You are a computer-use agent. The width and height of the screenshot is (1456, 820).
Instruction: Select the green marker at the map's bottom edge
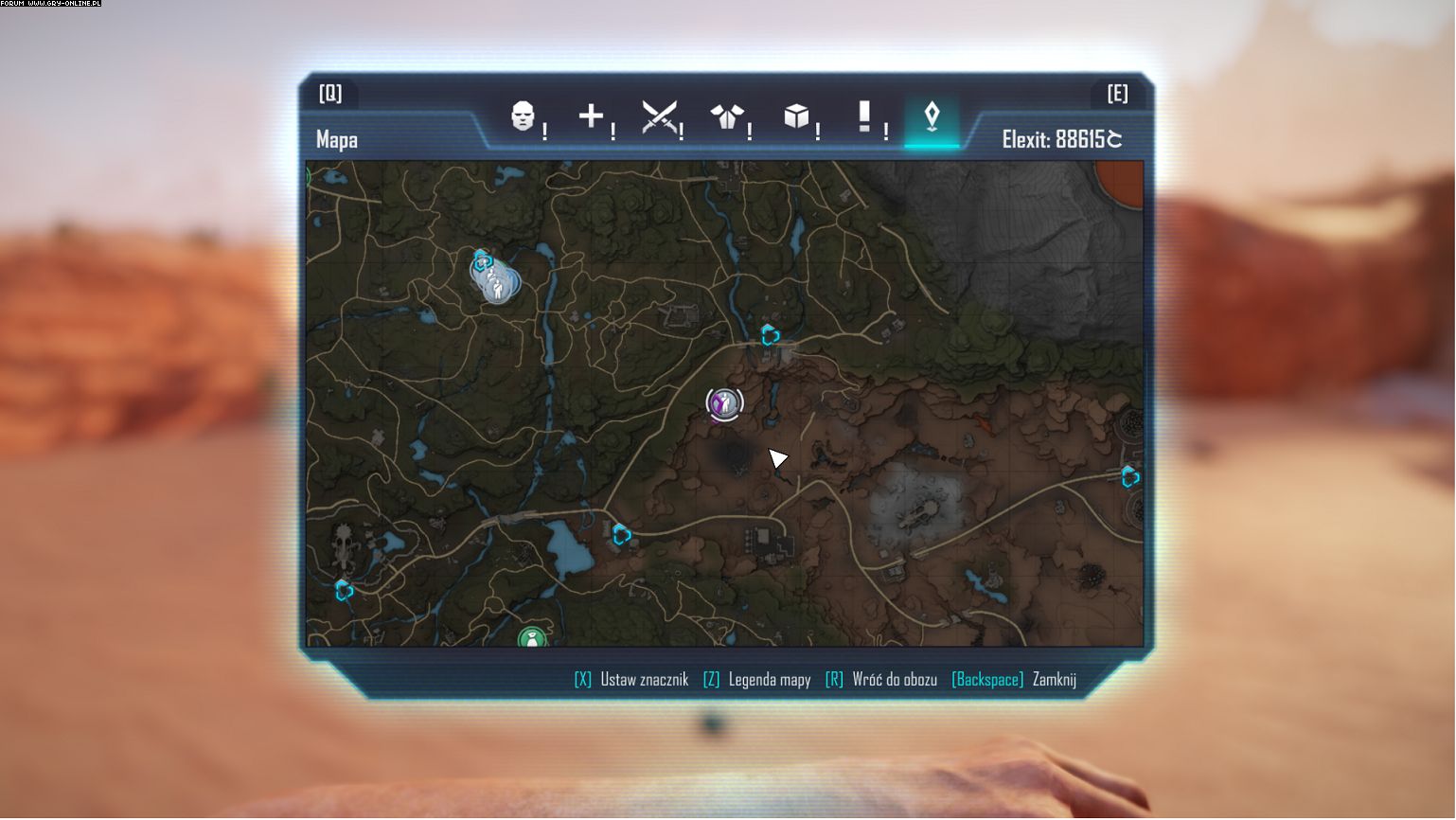pos(532,638)
